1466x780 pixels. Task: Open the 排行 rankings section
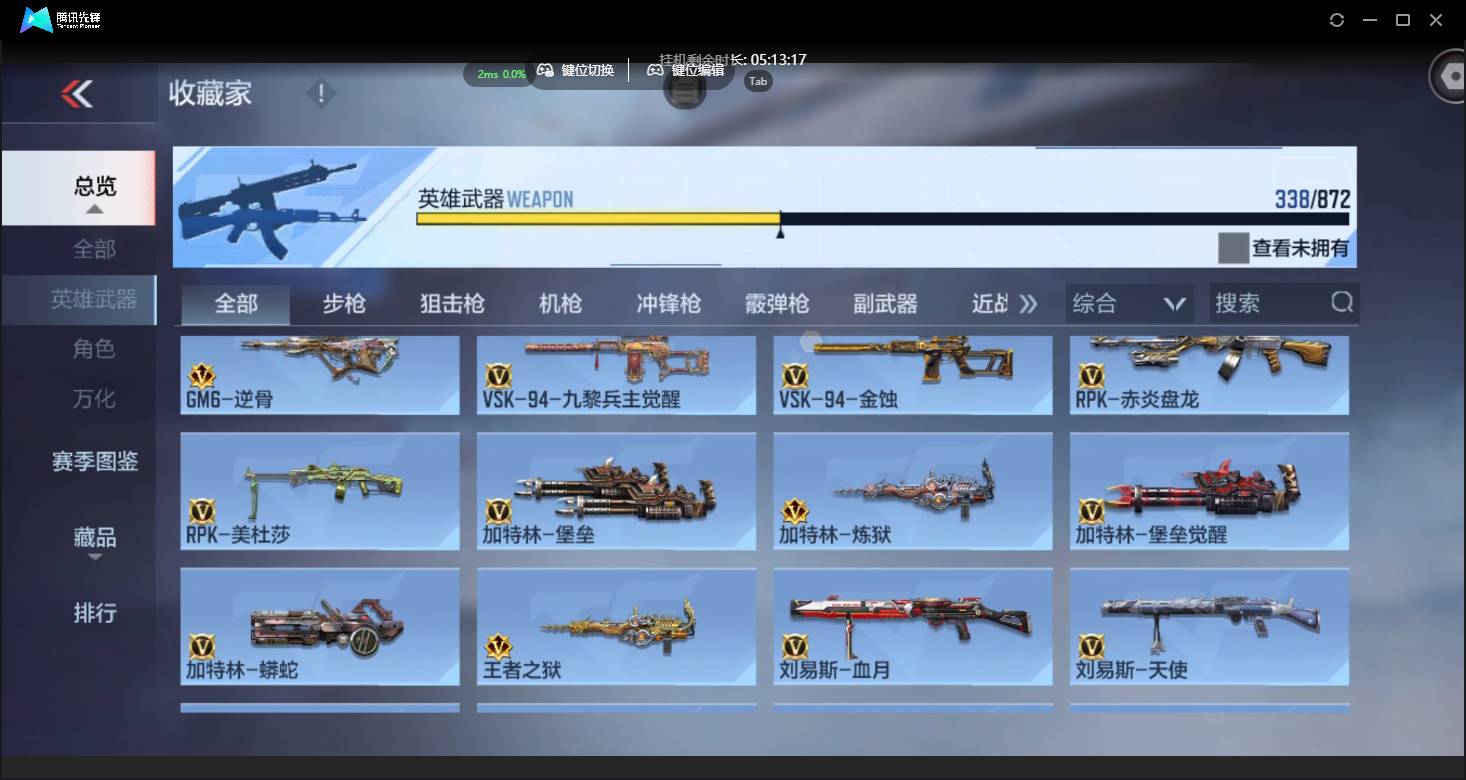pos(95,613)
